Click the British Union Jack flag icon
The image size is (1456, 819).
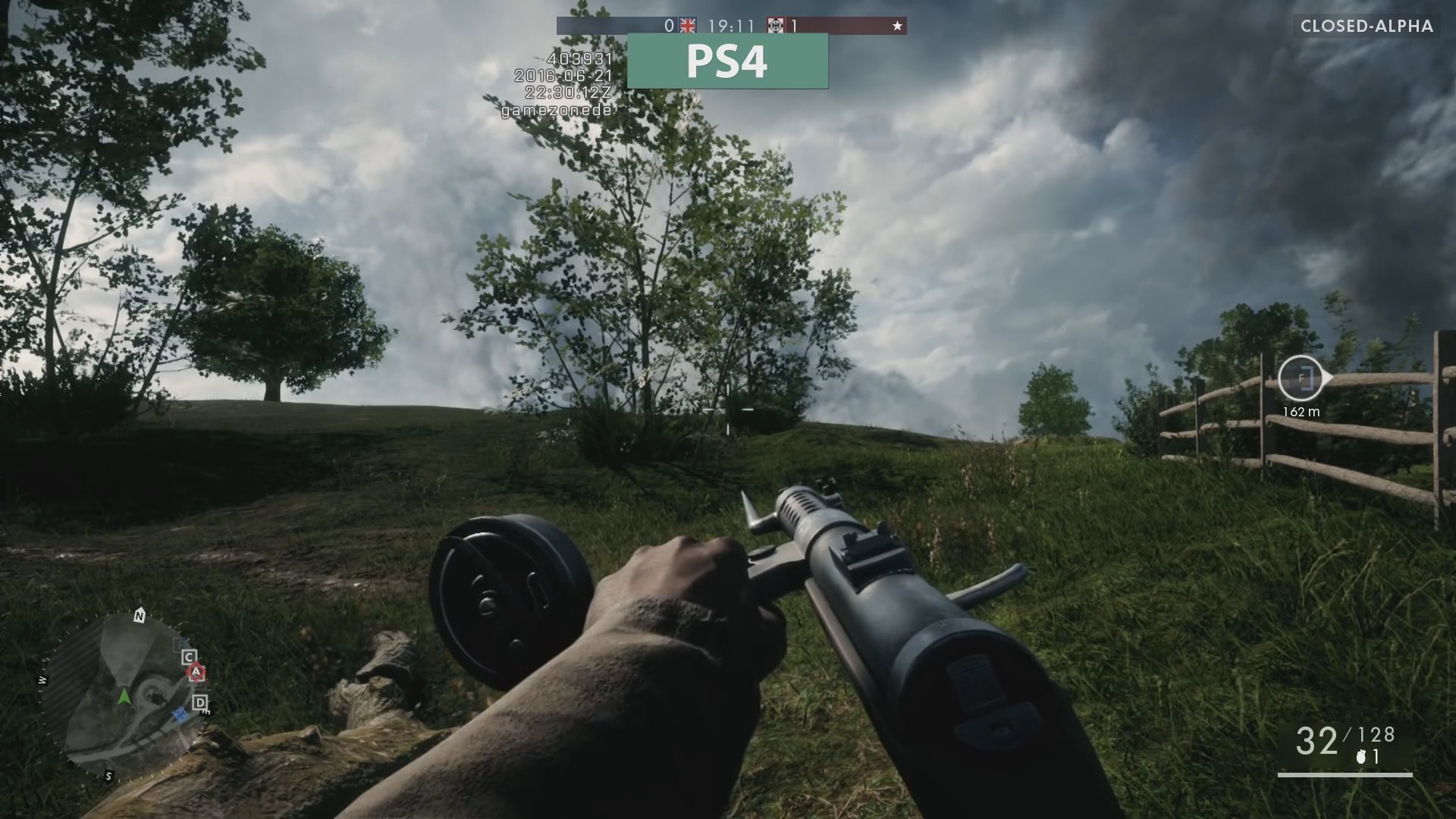[x=687, y=25]
